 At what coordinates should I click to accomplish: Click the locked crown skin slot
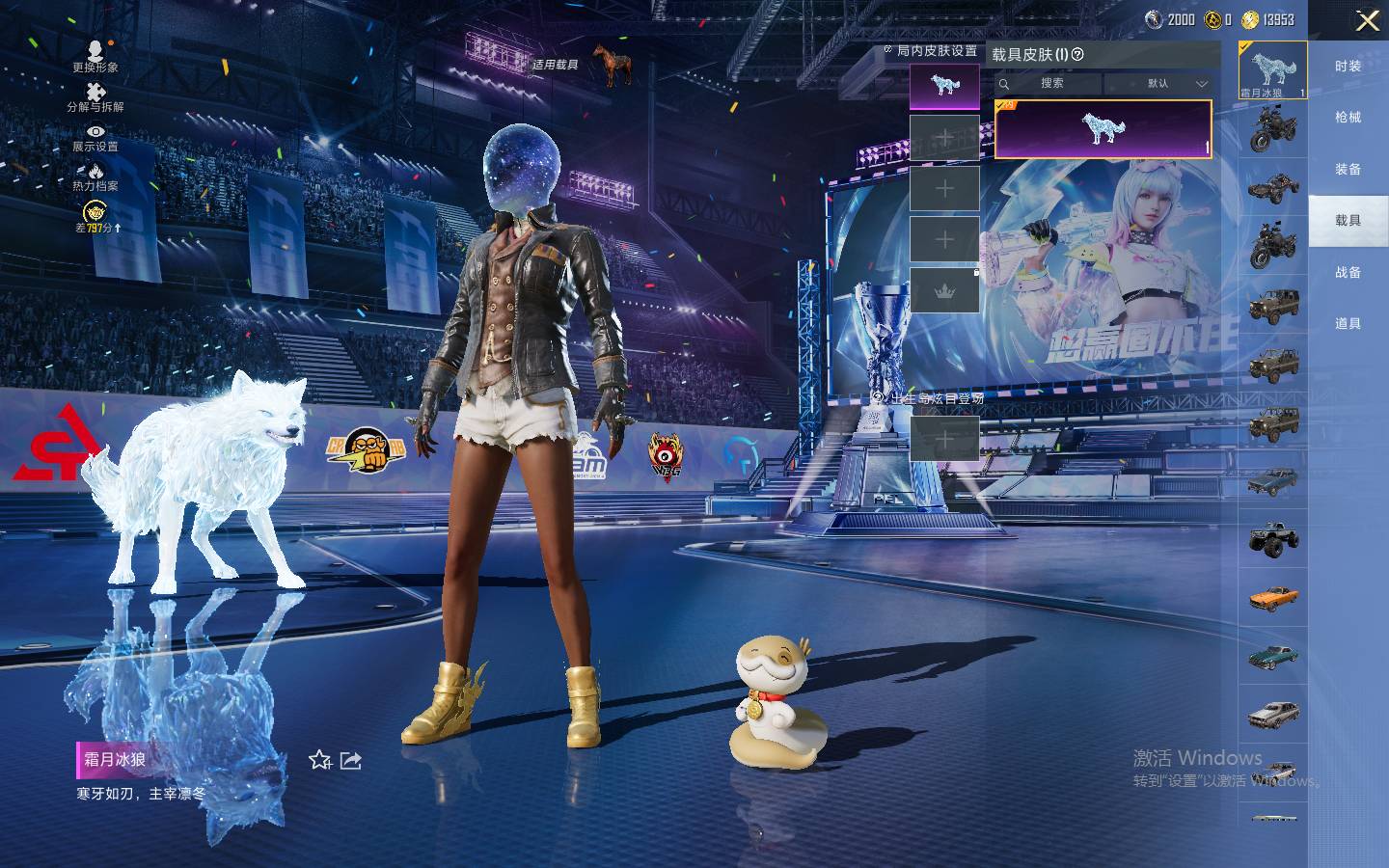pos(944,290)
